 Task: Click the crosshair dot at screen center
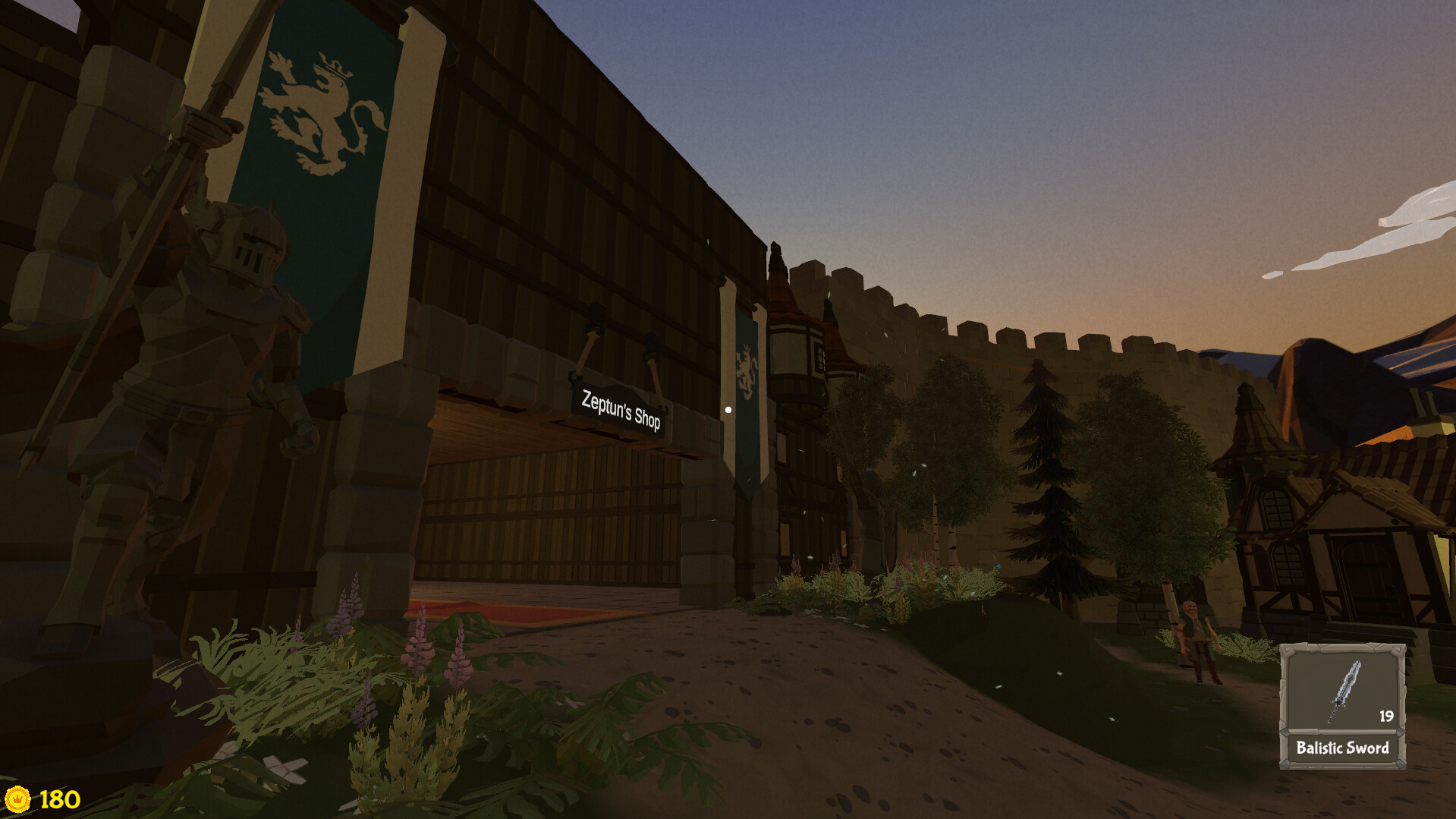point(728,409)
